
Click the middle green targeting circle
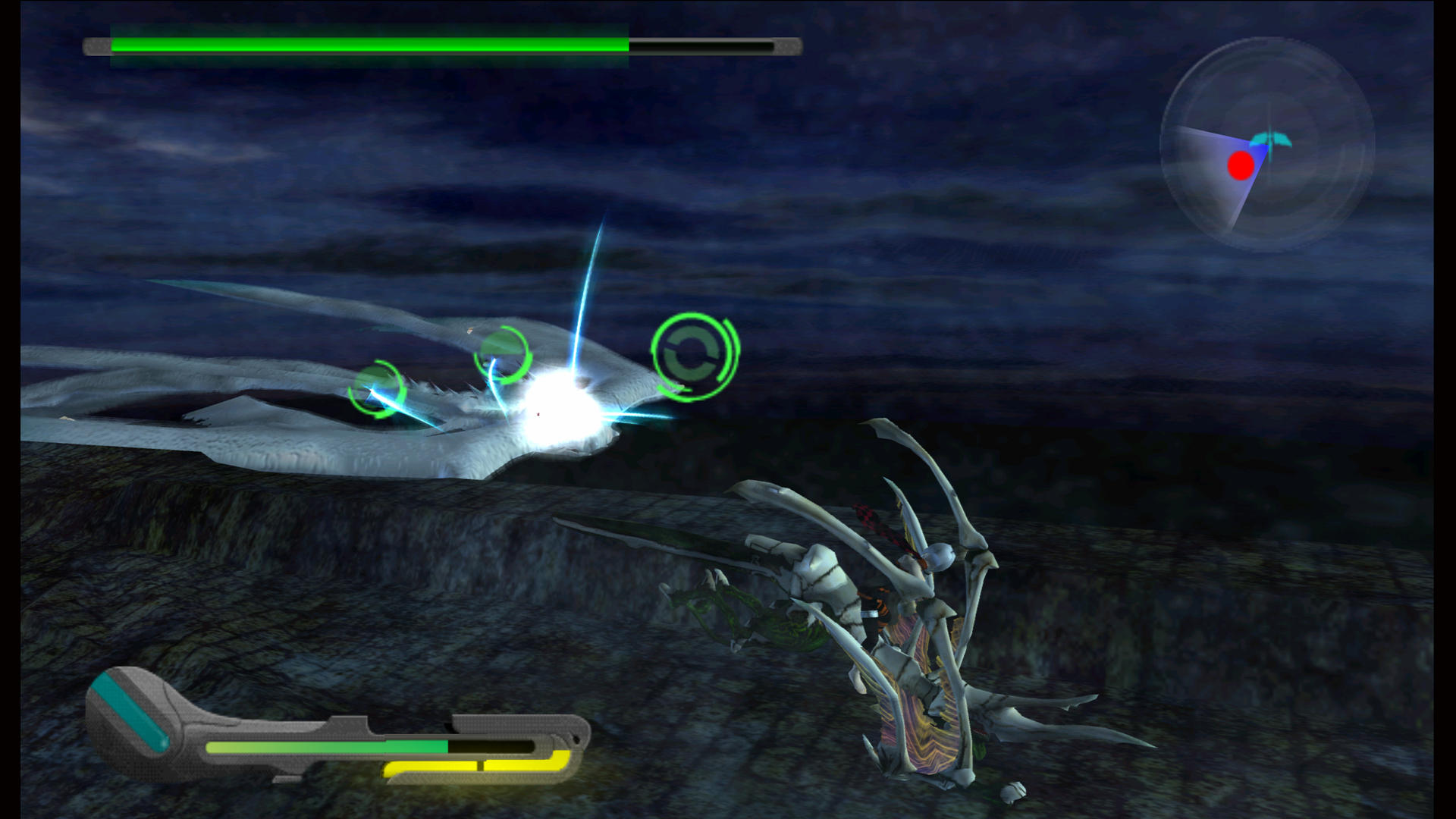tap(504, 356)
